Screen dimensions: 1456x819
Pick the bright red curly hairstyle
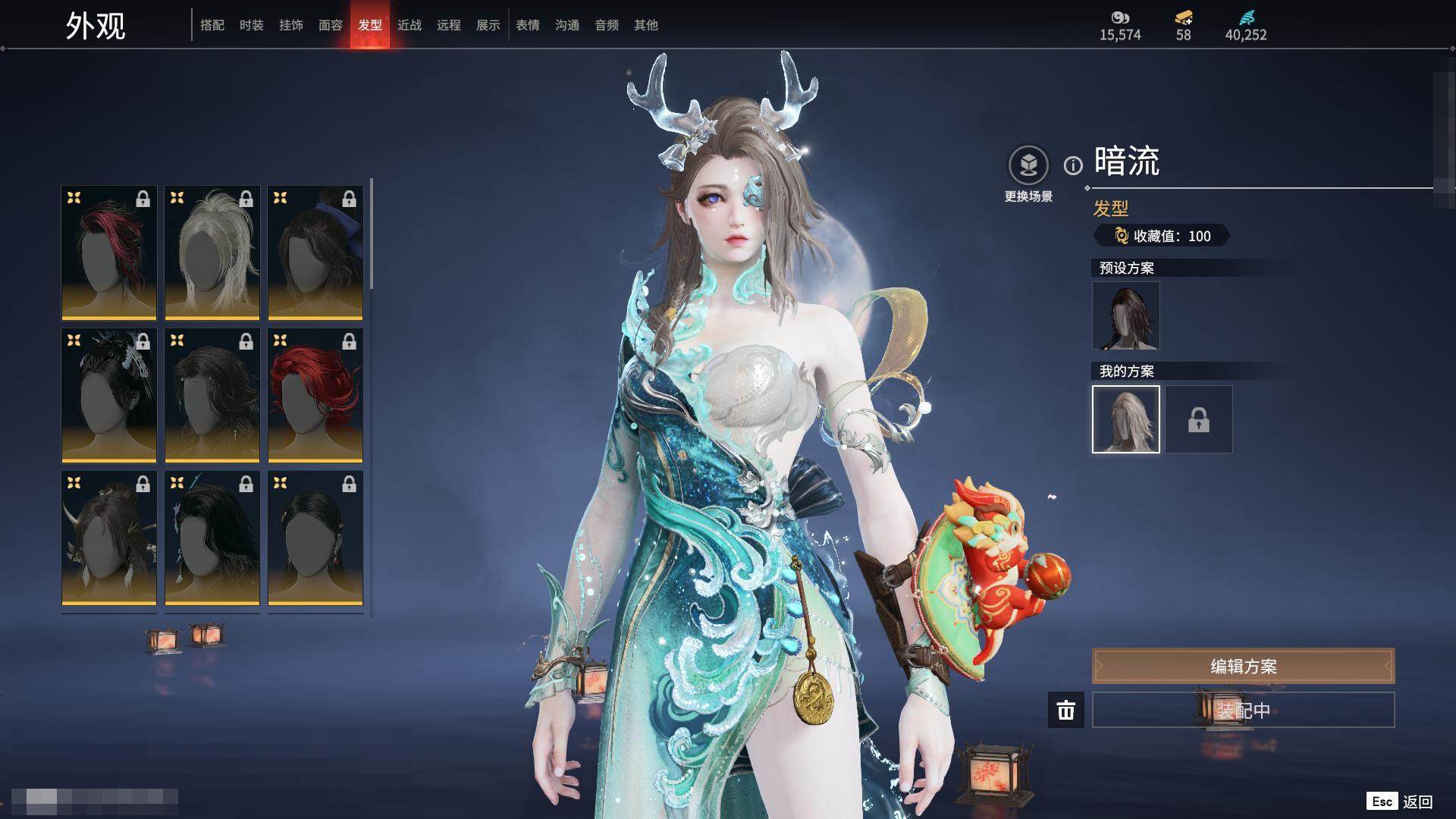[x=315, y=395]
